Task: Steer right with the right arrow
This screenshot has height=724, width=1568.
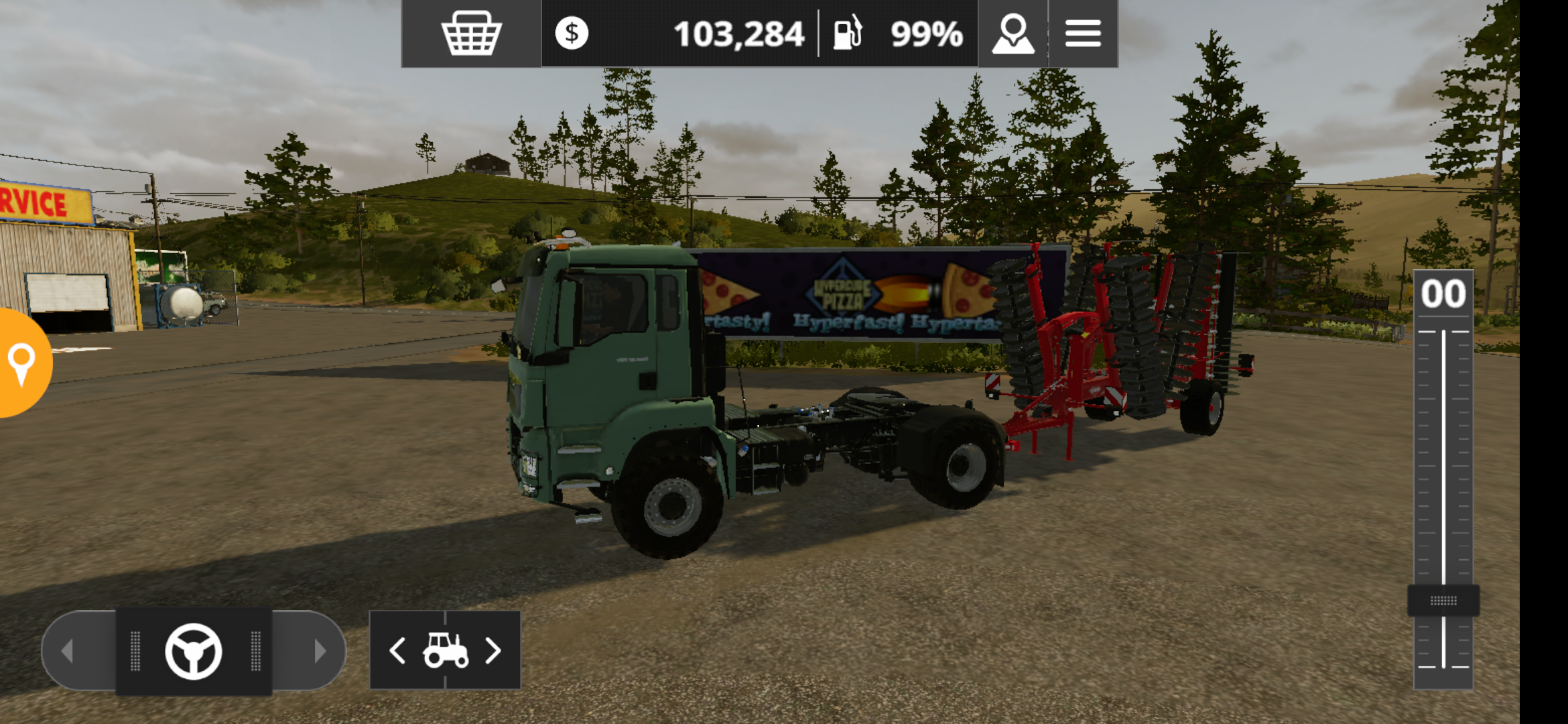Action: [319, 650]
